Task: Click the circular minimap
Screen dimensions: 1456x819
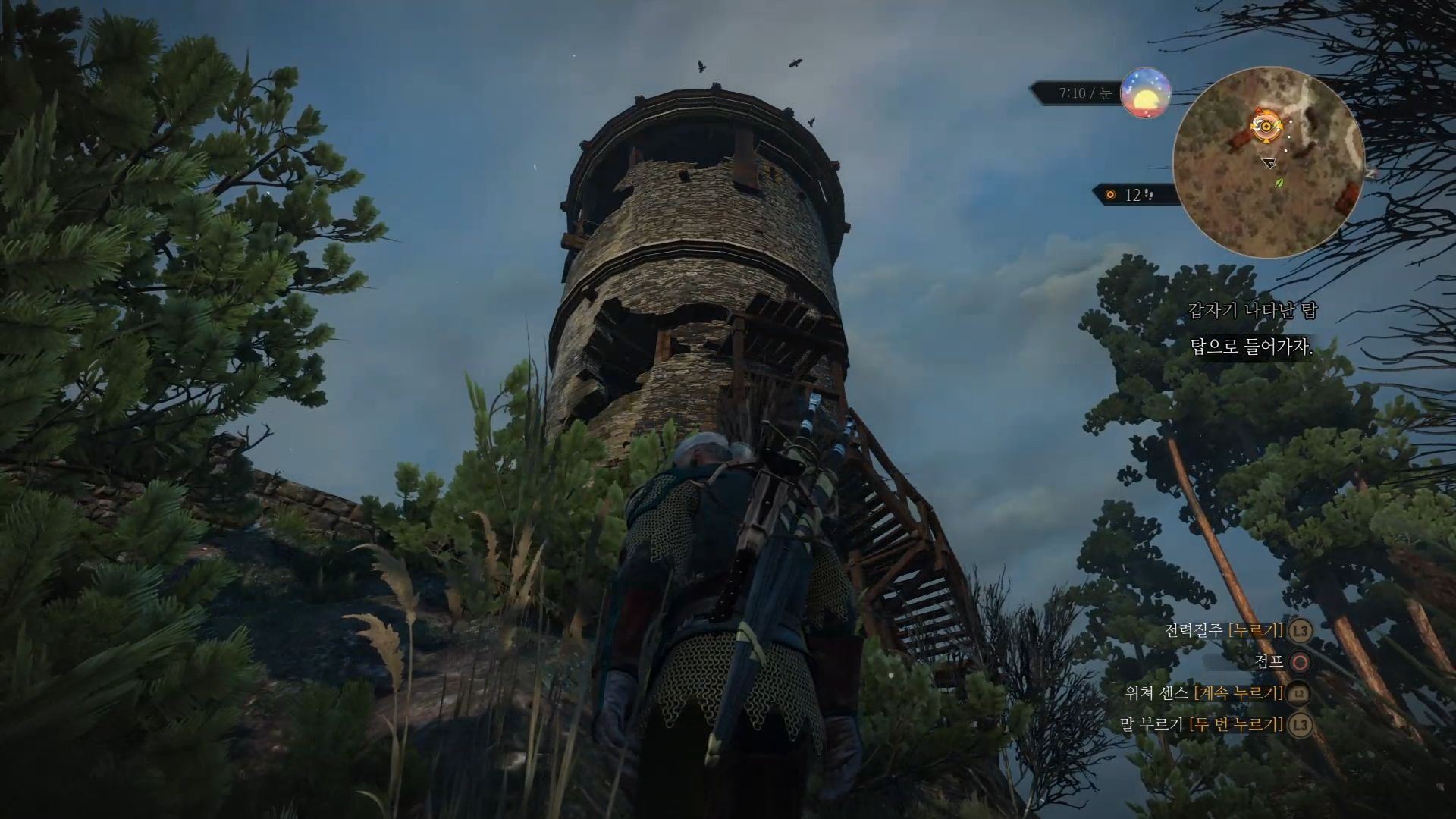Action: coord(1268,162)
